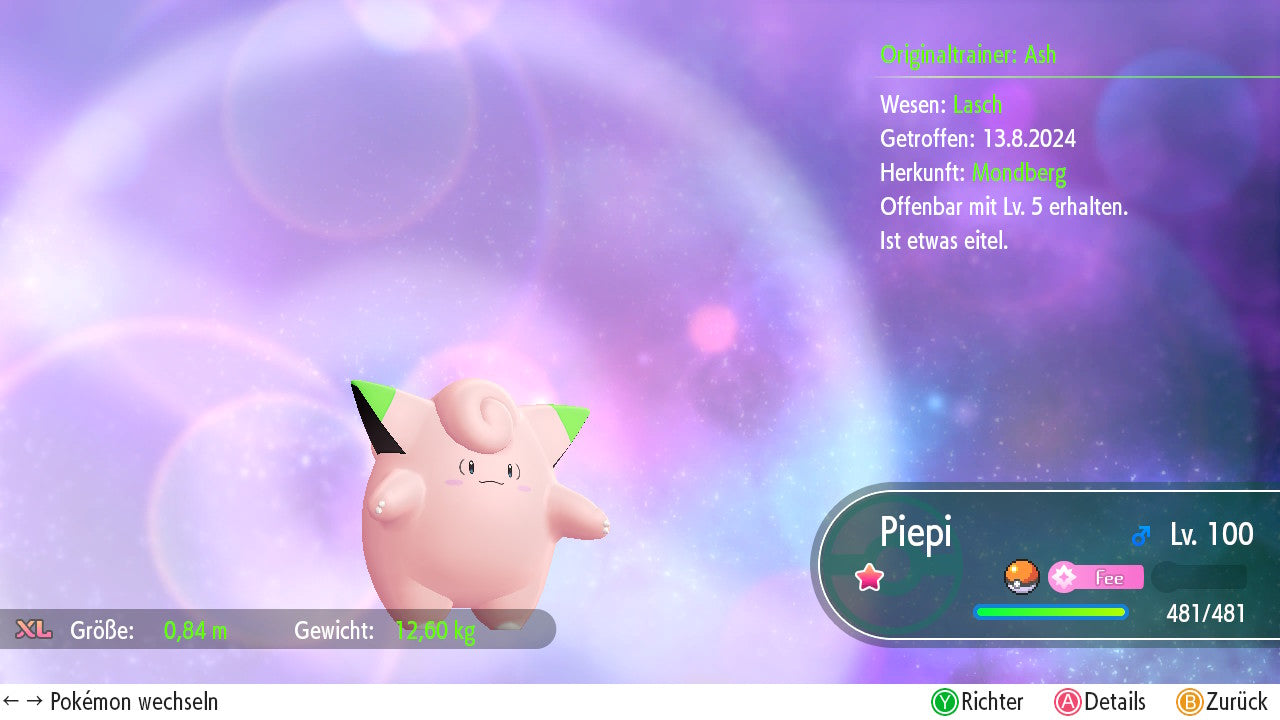The height and width of the screenshot is (720, 1280).
Task: Click the pink star marking icon
Action: click(x=869, y=577)
